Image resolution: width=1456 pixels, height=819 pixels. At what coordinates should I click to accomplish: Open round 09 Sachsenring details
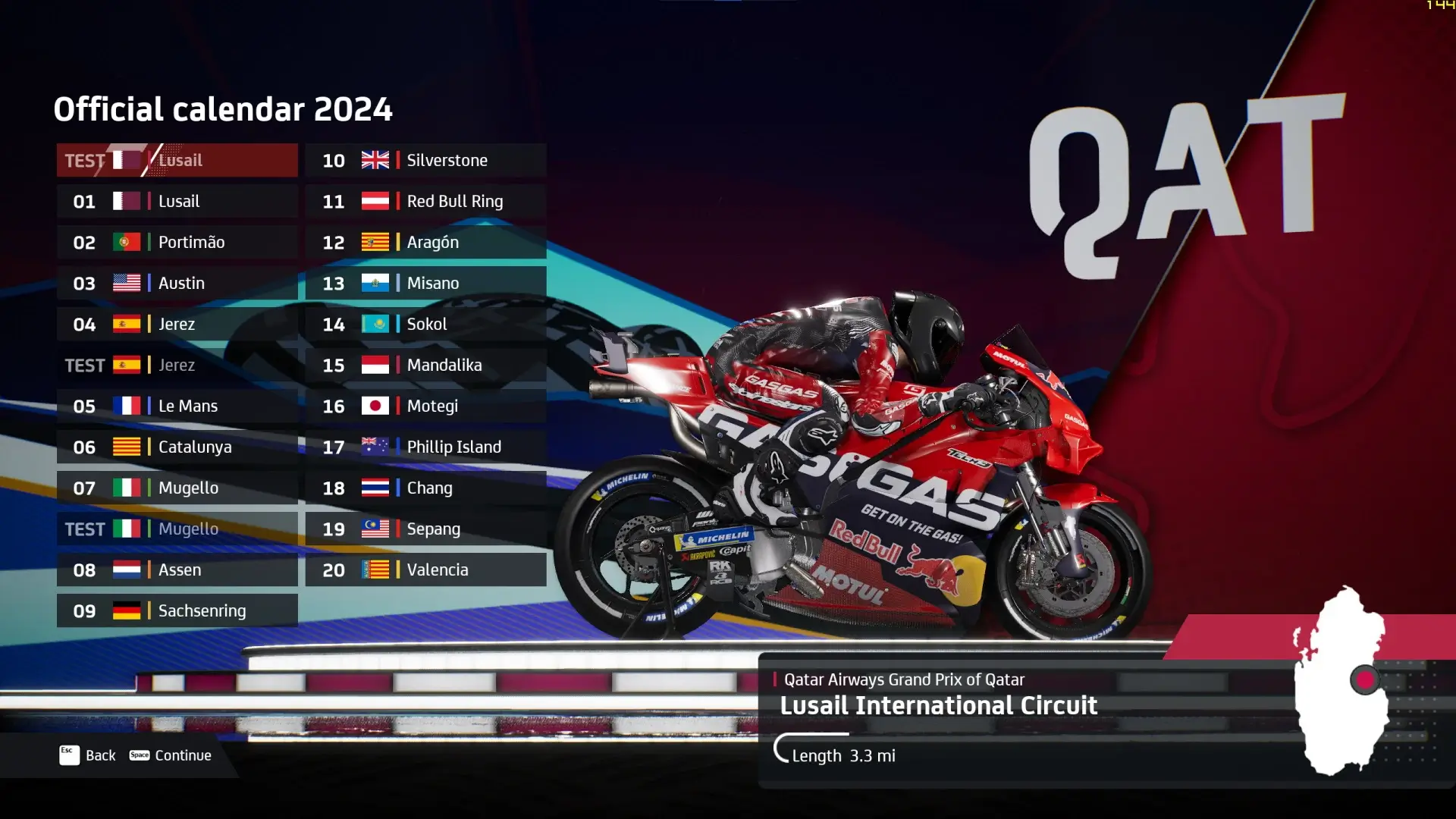[177, 610]
